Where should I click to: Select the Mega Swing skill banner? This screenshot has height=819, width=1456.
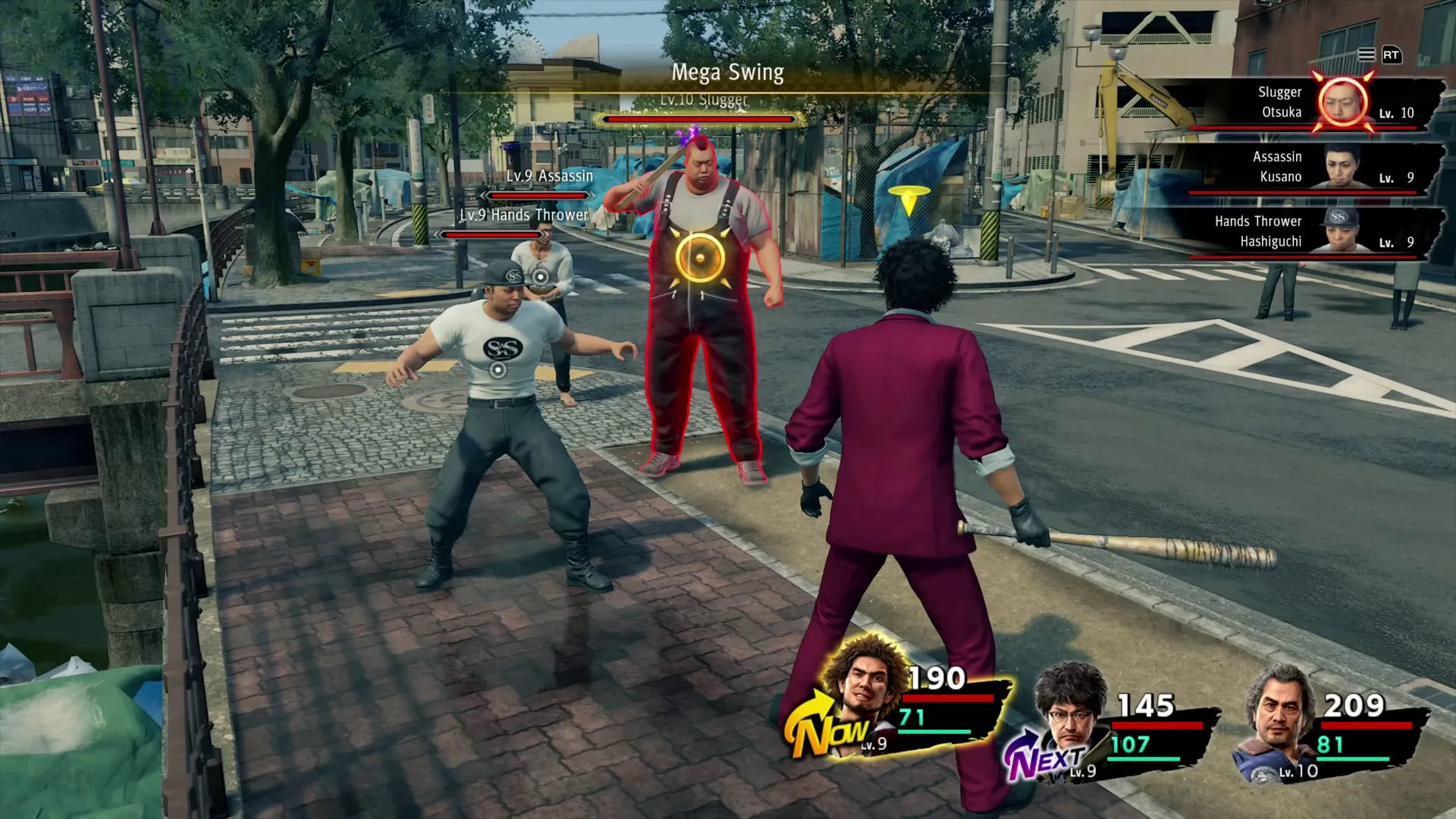click(x=726, y=73)
